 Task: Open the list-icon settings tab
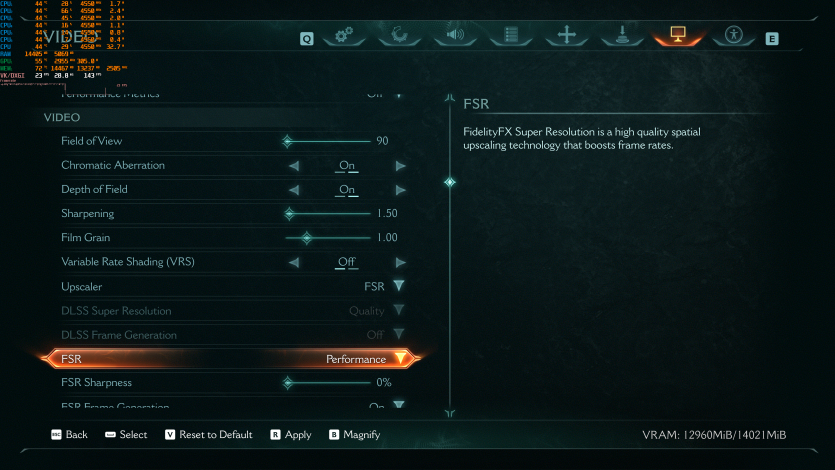coord(512,36)
